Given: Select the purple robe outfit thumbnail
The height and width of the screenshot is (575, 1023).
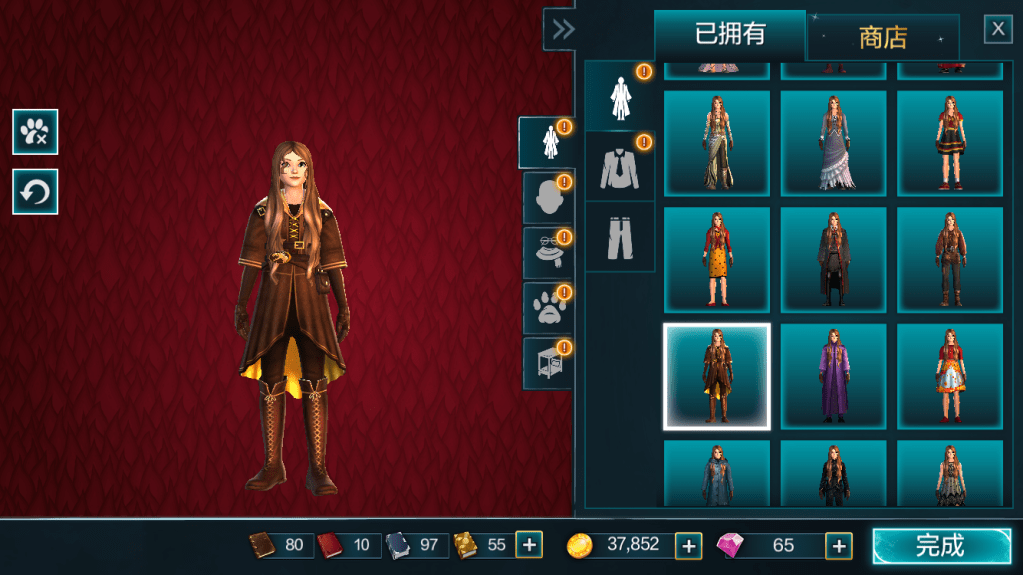Looking at the screenshot, I should click(833, 376).
